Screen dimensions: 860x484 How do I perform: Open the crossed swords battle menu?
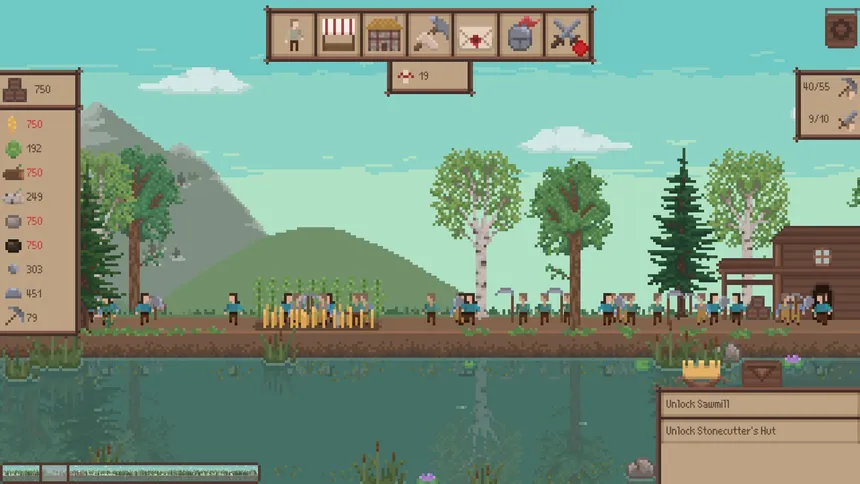(x=566, y=36)
